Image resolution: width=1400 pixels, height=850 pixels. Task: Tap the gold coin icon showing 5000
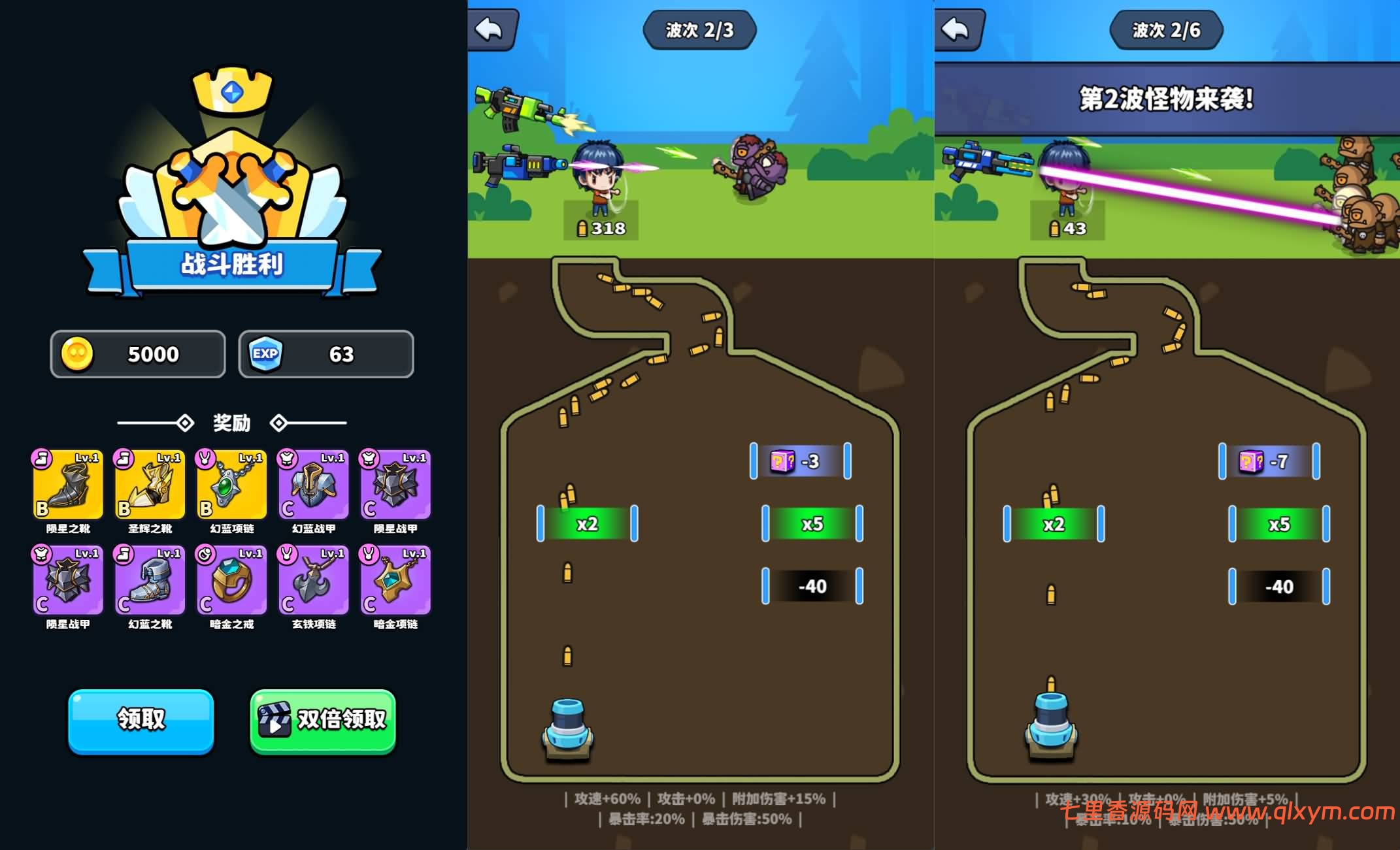77,354
